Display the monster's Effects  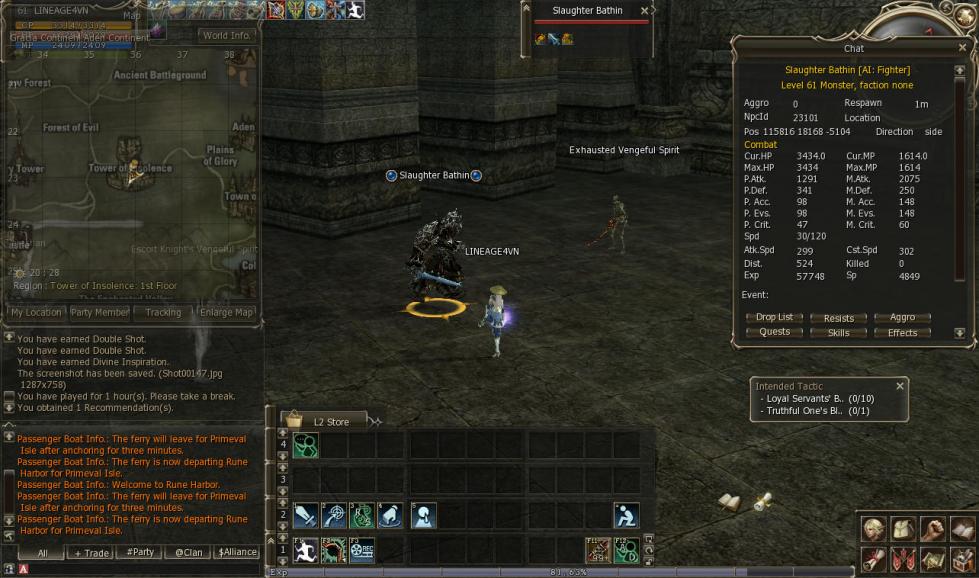click(902, 332)
